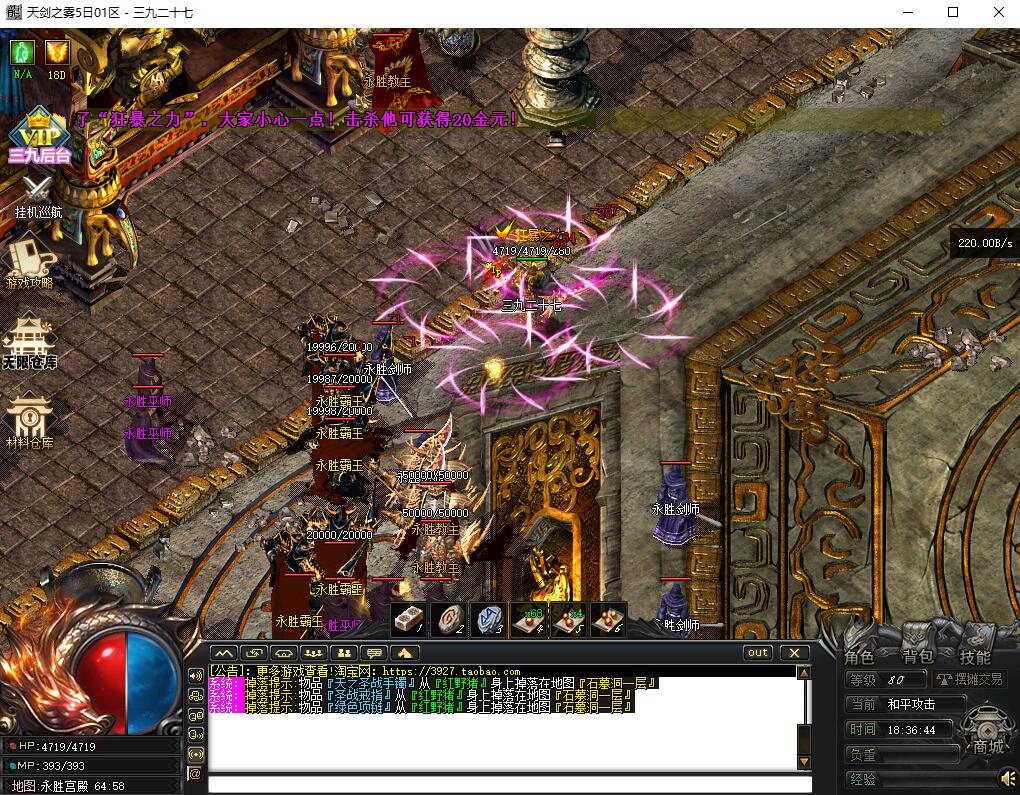This screenshot has height=795, width=1020.
Task: Use the round shield item in slot 2
Action: pos(447,620)
